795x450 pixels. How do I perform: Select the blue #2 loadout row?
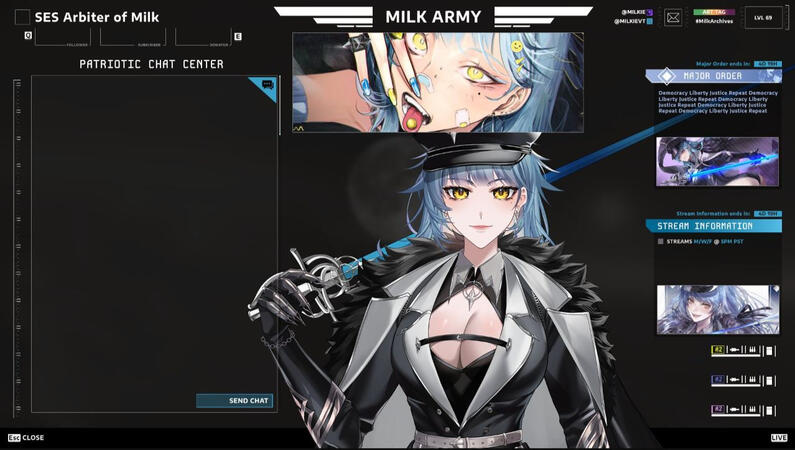click(x=743, y=380)
